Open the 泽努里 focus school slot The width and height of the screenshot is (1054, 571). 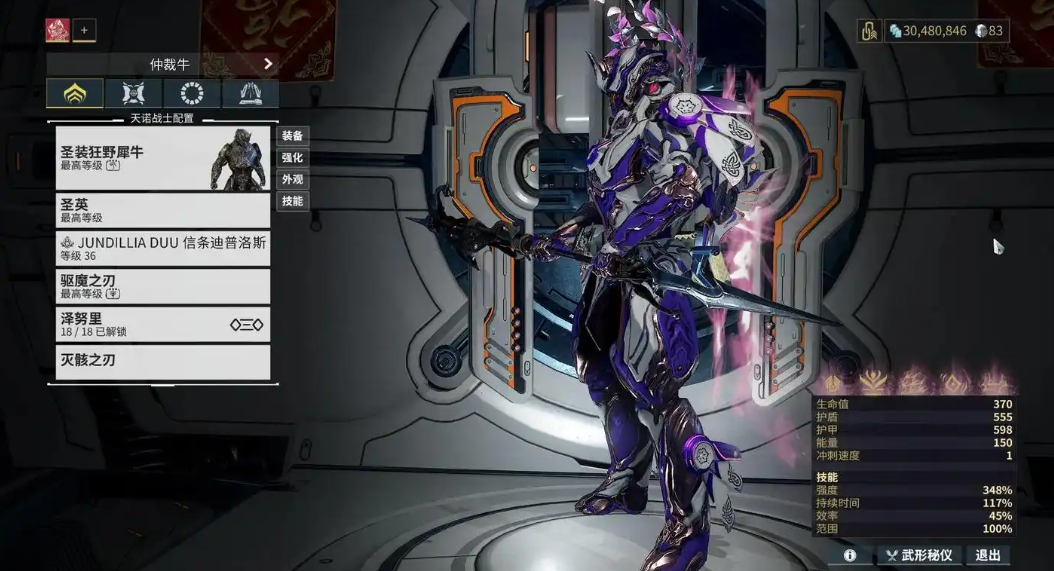click(163, 324)
